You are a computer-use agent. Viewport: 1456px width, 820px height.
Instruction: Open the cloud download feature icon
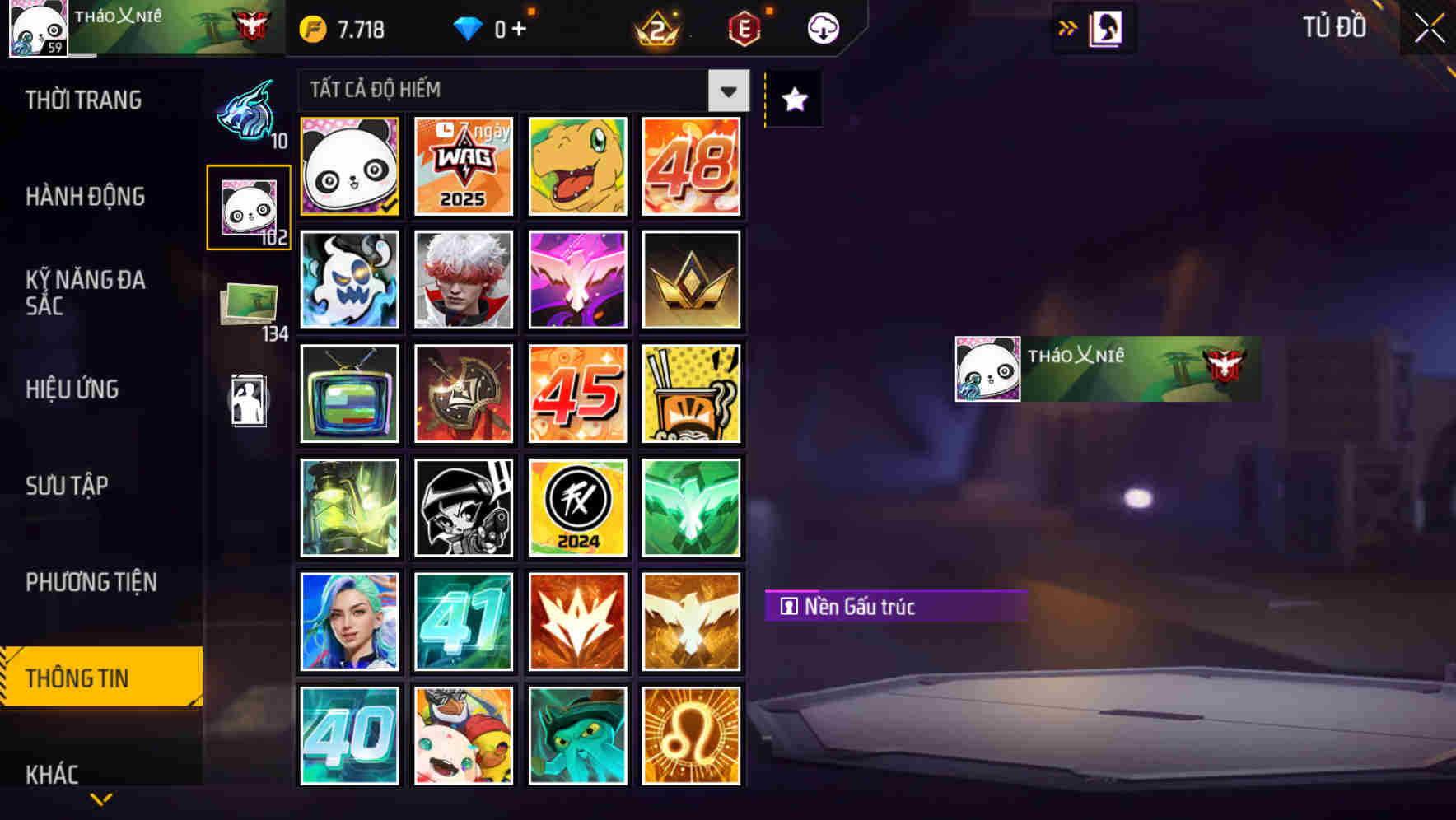click(x=823, y=29)
